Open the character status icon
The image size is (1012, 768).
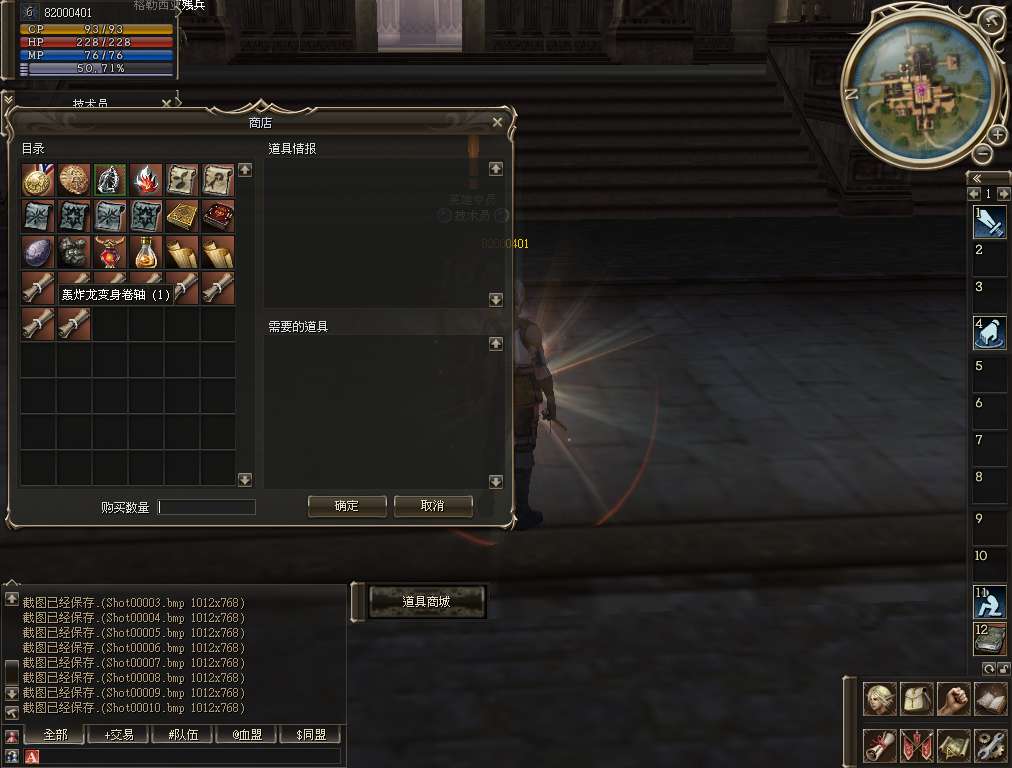[x=880, y=699]
